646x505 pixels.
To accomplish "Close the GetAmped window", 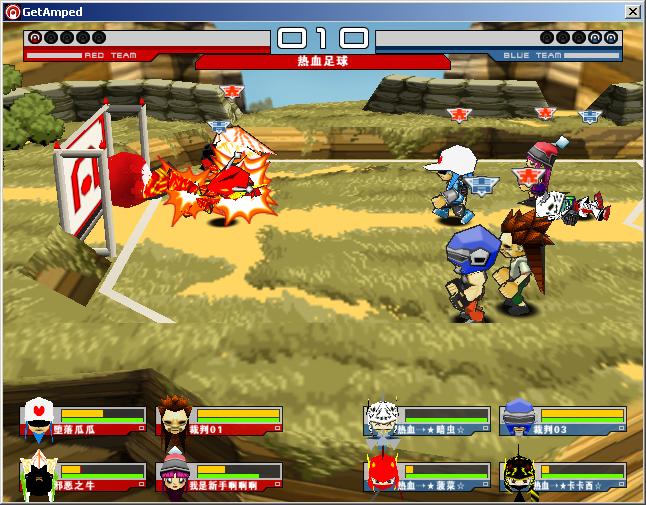I will (x=633, y=12).
